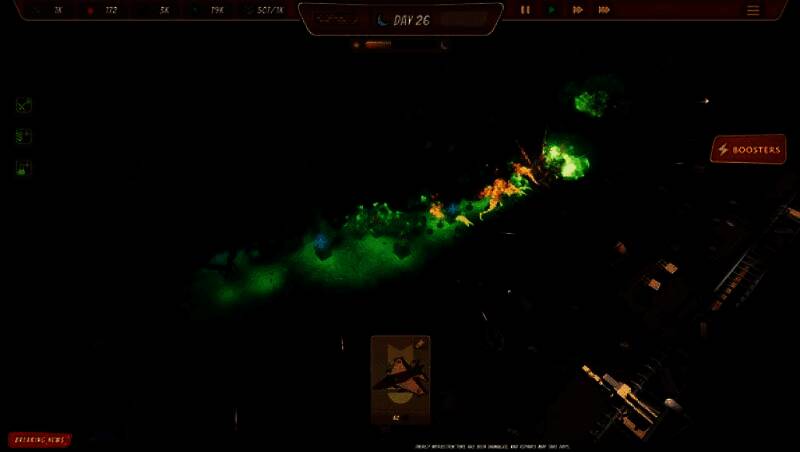Screen dimensions: 800x452
Task: Open the Breaking News ticker
Action: 40,439
